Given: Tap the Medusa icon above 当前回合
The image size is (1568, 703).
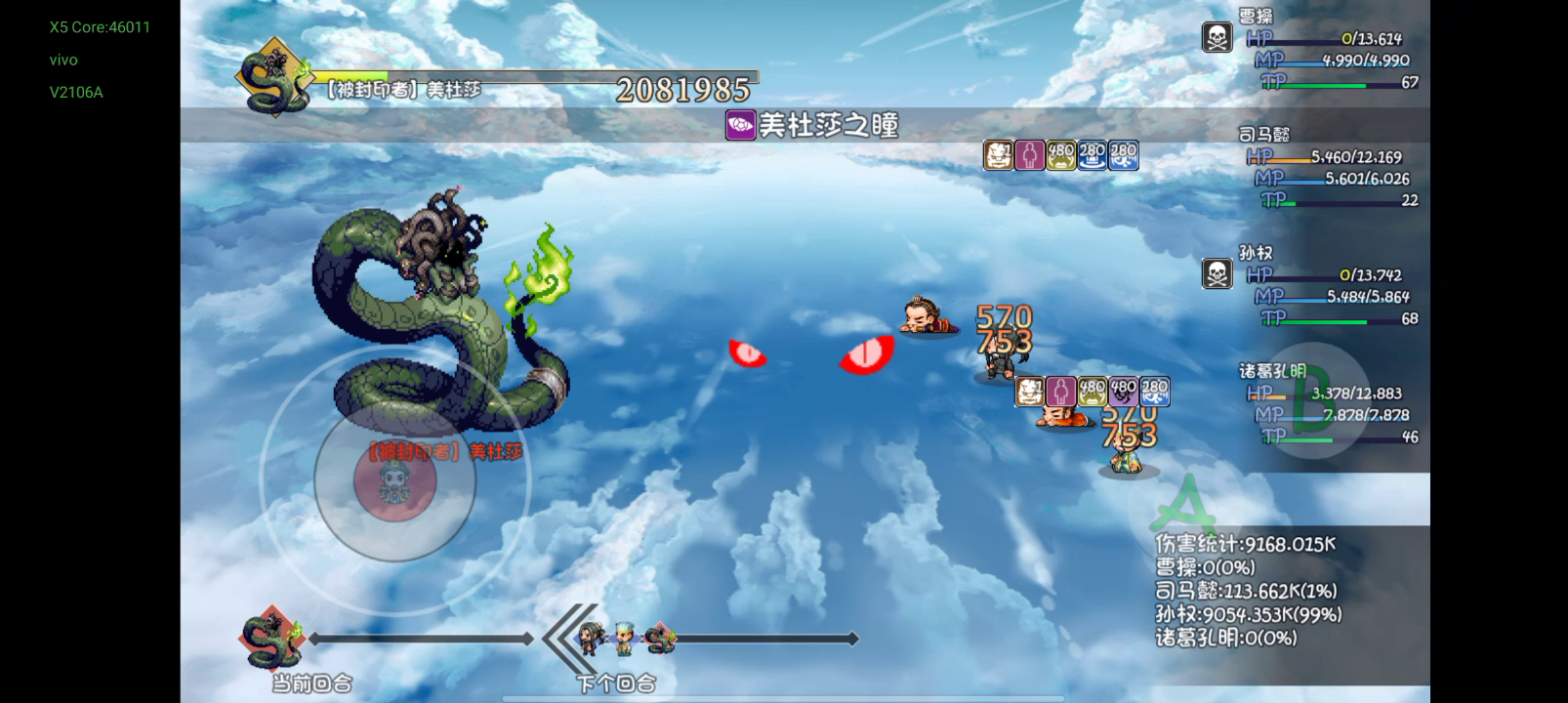Looking at the screenshot, I should click(x=272, y=640).
